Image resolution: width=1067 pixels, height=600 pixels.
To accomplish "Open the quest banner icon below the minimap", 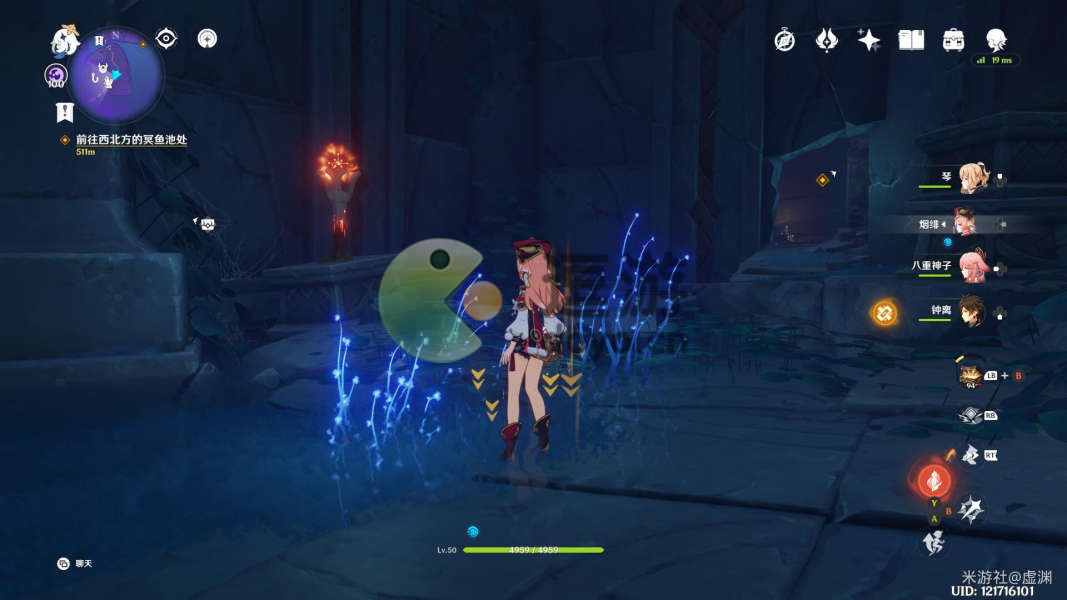I will tap(64, 113).
